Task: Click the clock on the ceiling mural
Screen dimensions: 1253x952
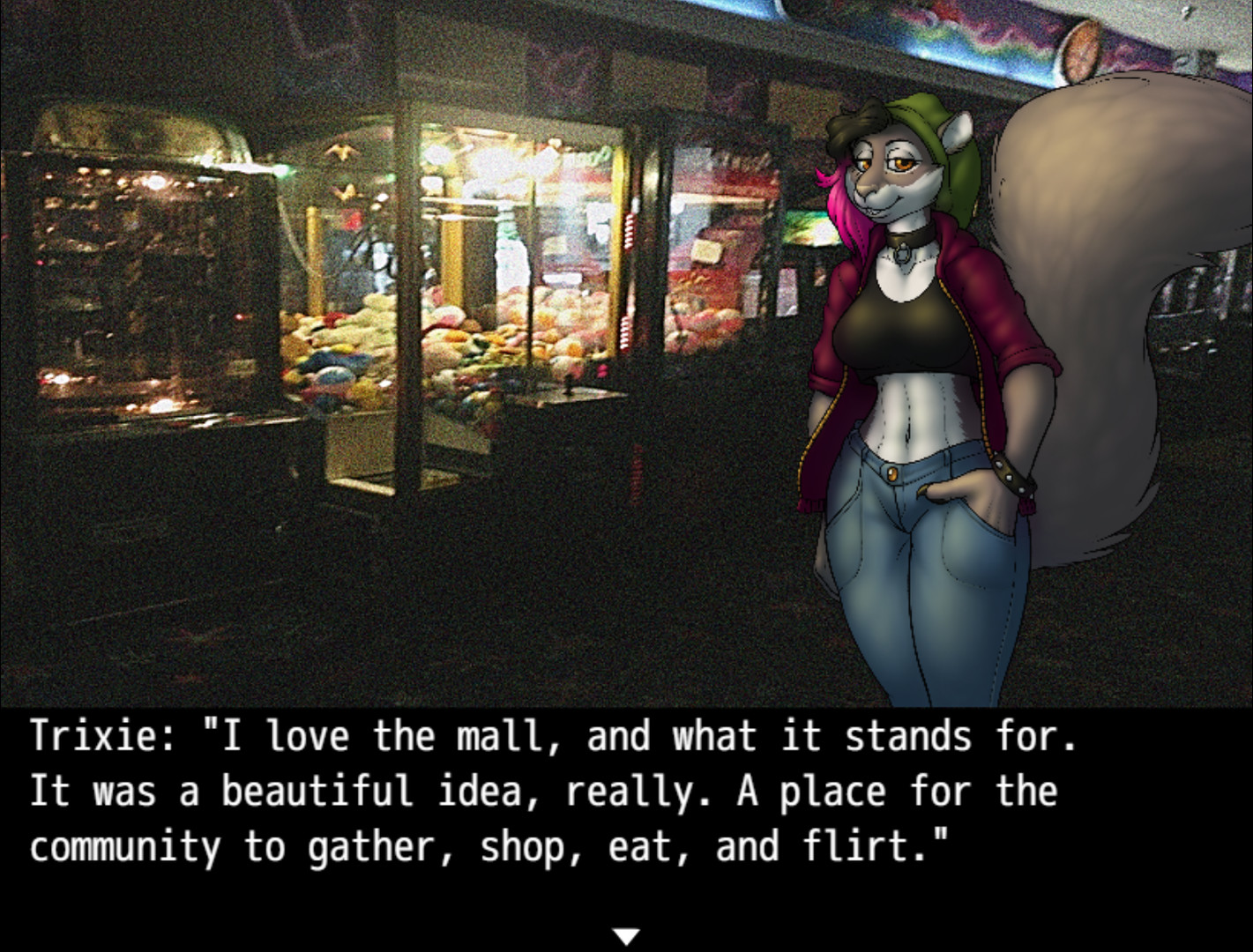Action: coord(1081,49)
